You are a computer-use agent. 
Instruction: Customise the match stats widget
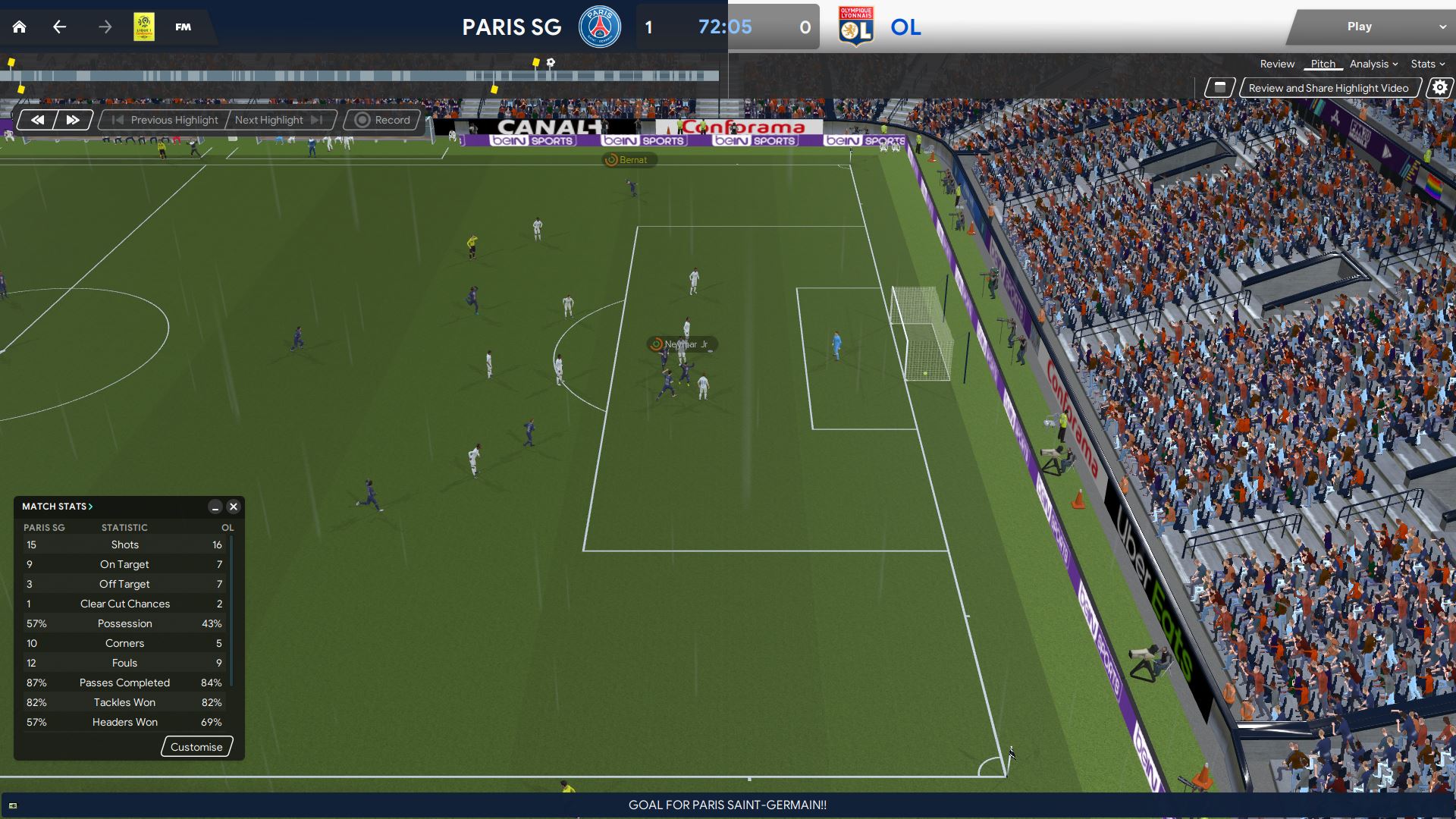click(196, 747)
